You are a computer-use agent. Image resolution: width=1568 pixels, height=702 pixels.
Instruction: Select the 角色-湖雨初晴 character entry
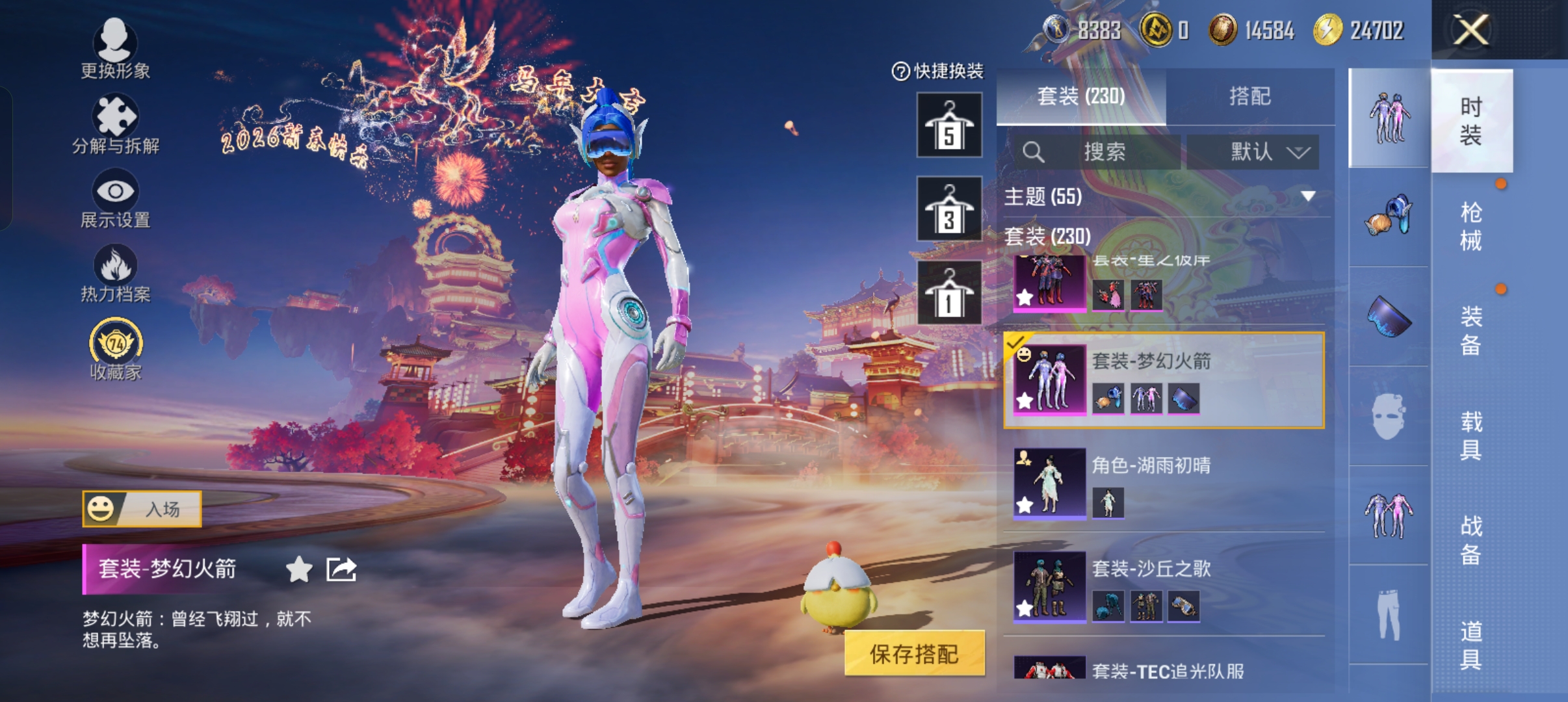(x=1164, y=482)
